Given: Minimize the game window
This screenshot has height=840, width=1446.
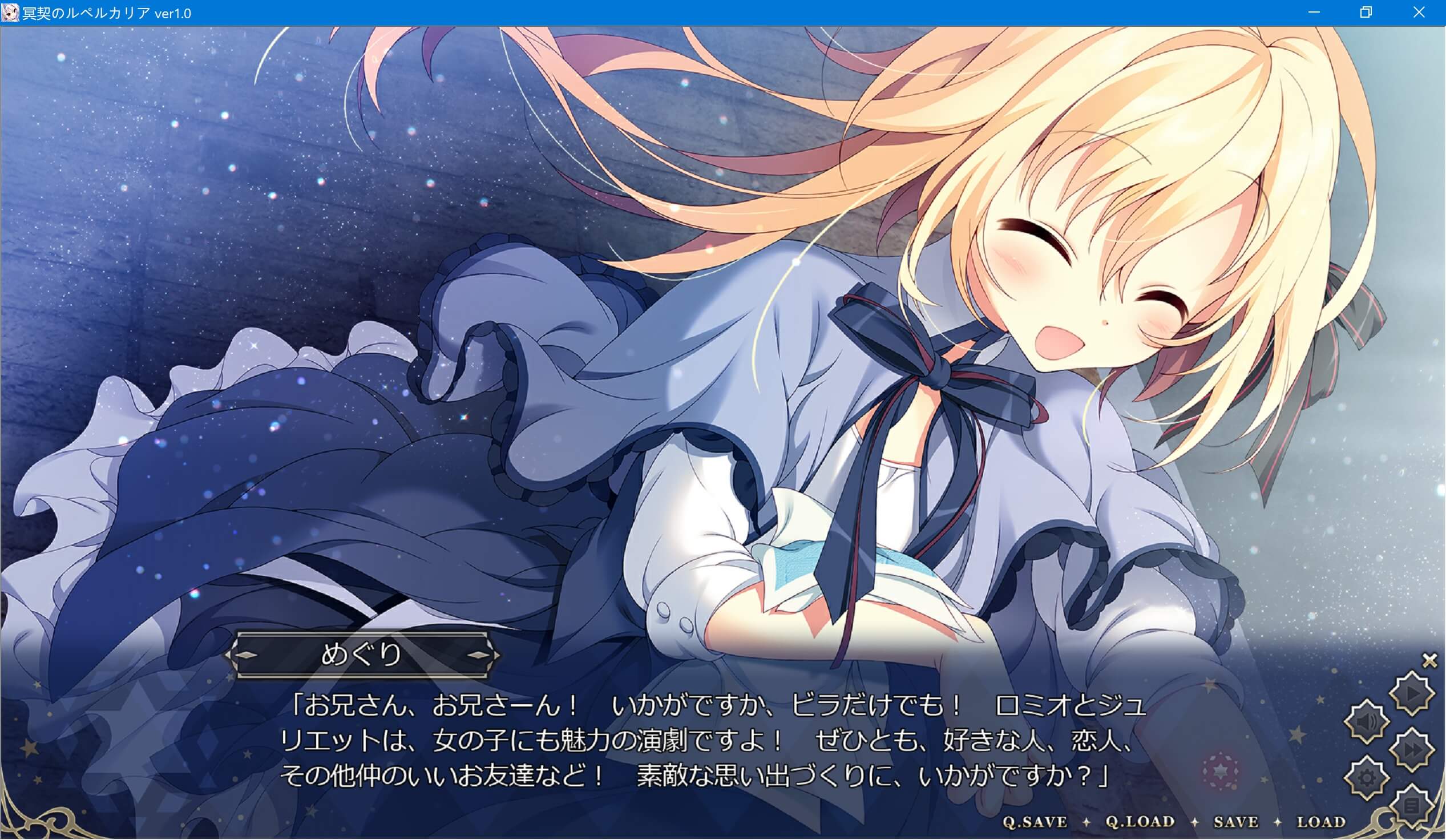Looking at the screenshot, I should (1314, 11).
